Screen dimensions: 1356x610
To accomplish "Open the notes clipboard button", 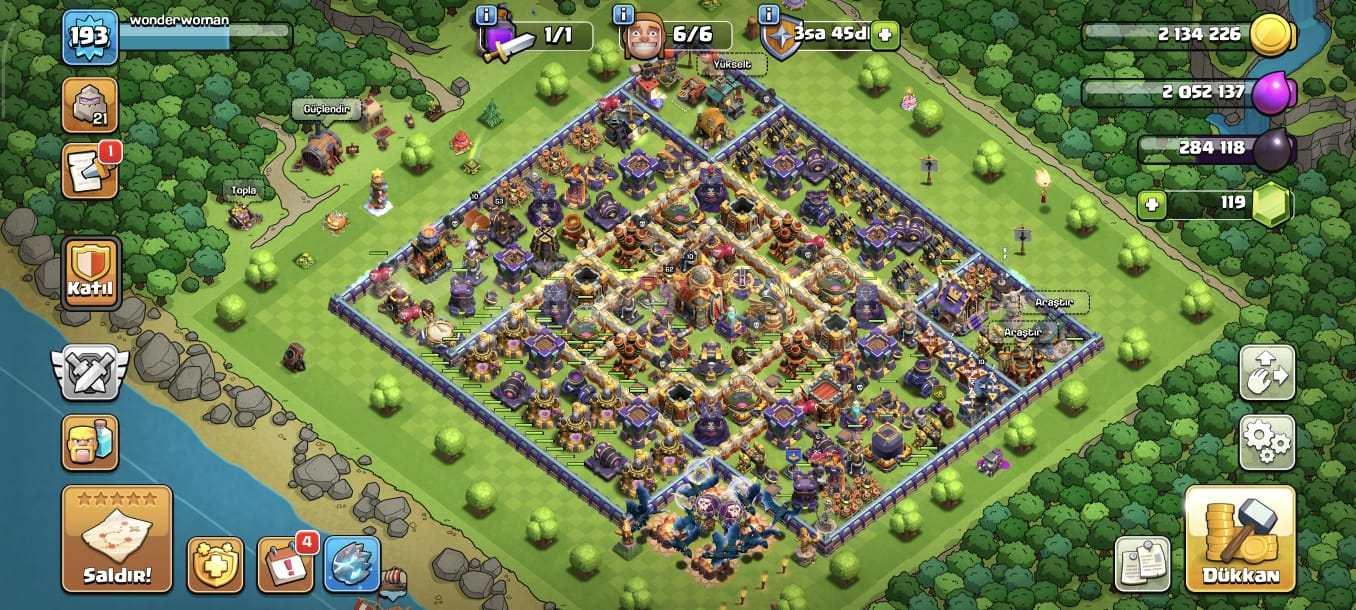I will pos(1143,564).
